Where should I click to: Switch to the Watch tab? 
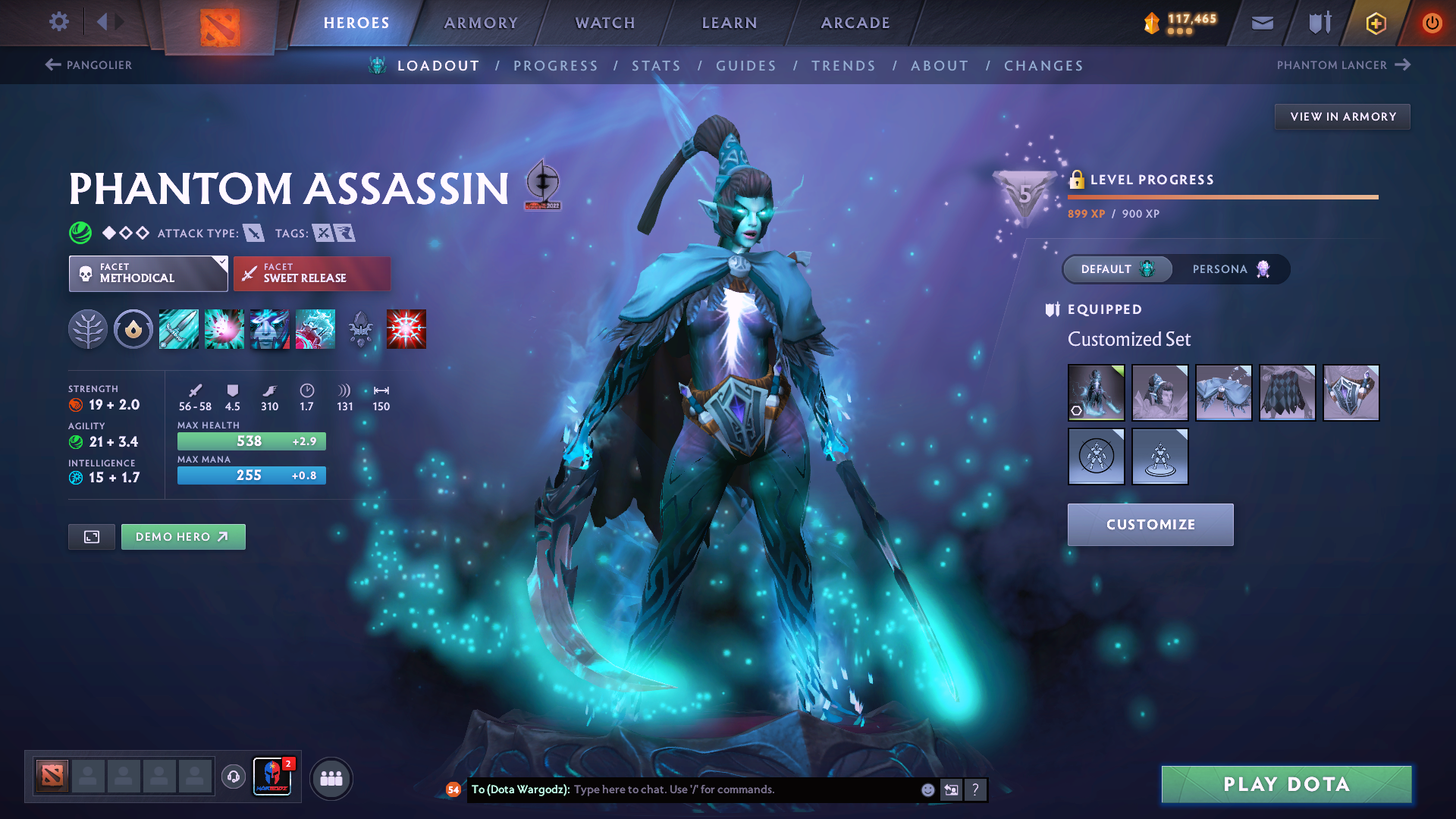(605, 23)
